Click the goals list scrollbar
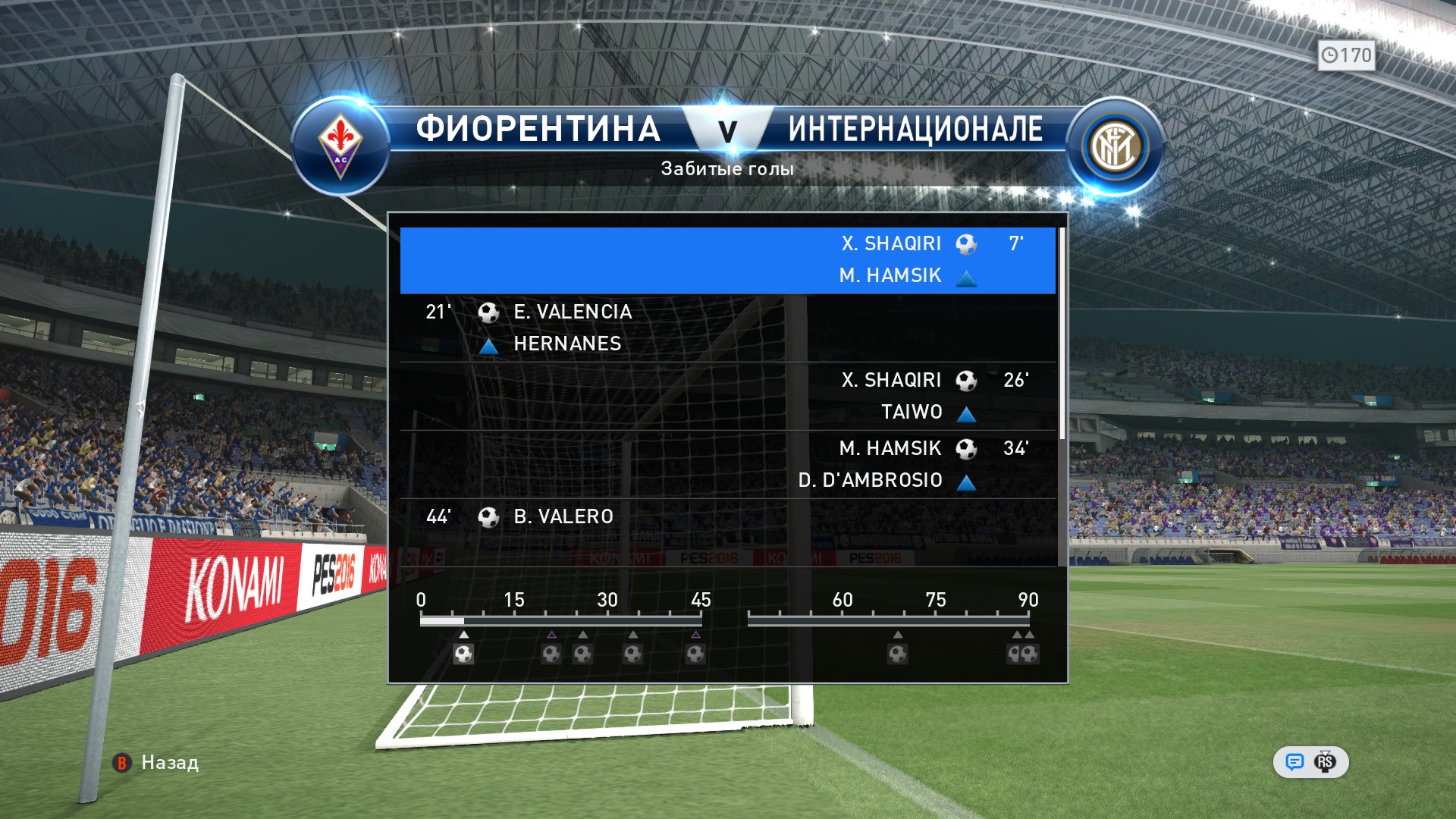The image size is (1456, 819). 1062,334
